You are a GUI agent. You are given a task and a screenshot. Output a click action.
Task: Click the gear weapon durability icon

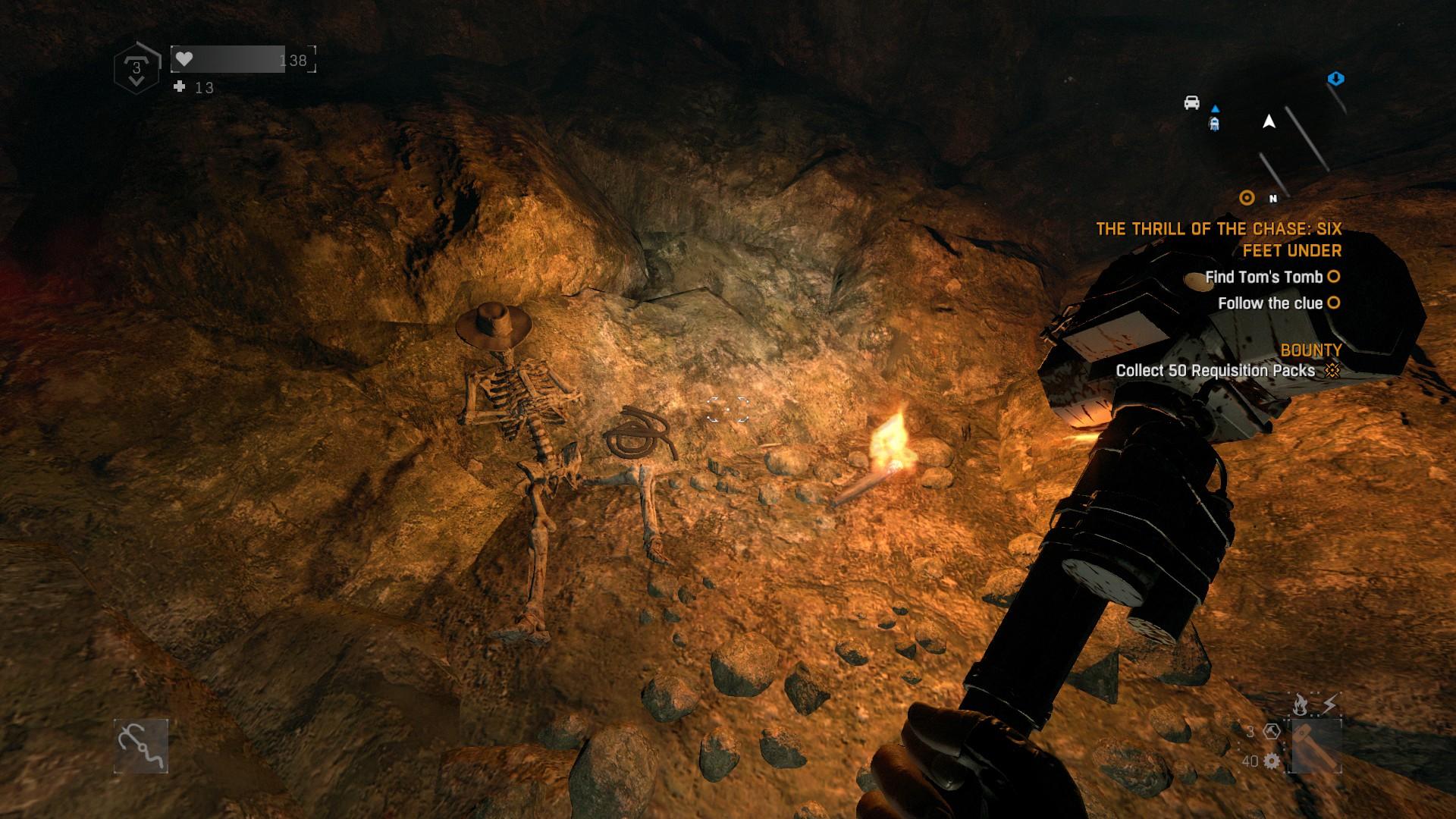pyautogui.click(x=1272, y=761)
